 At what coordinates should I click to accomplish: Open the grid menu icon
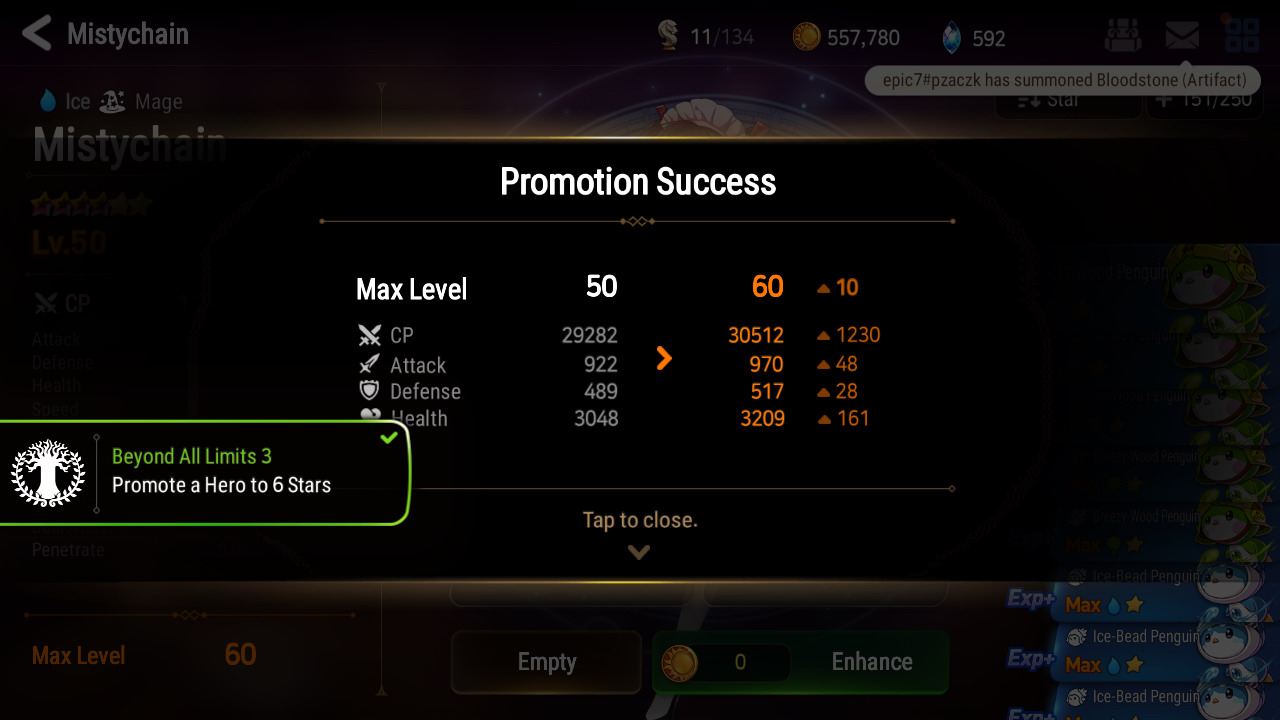coord(1242,36)
